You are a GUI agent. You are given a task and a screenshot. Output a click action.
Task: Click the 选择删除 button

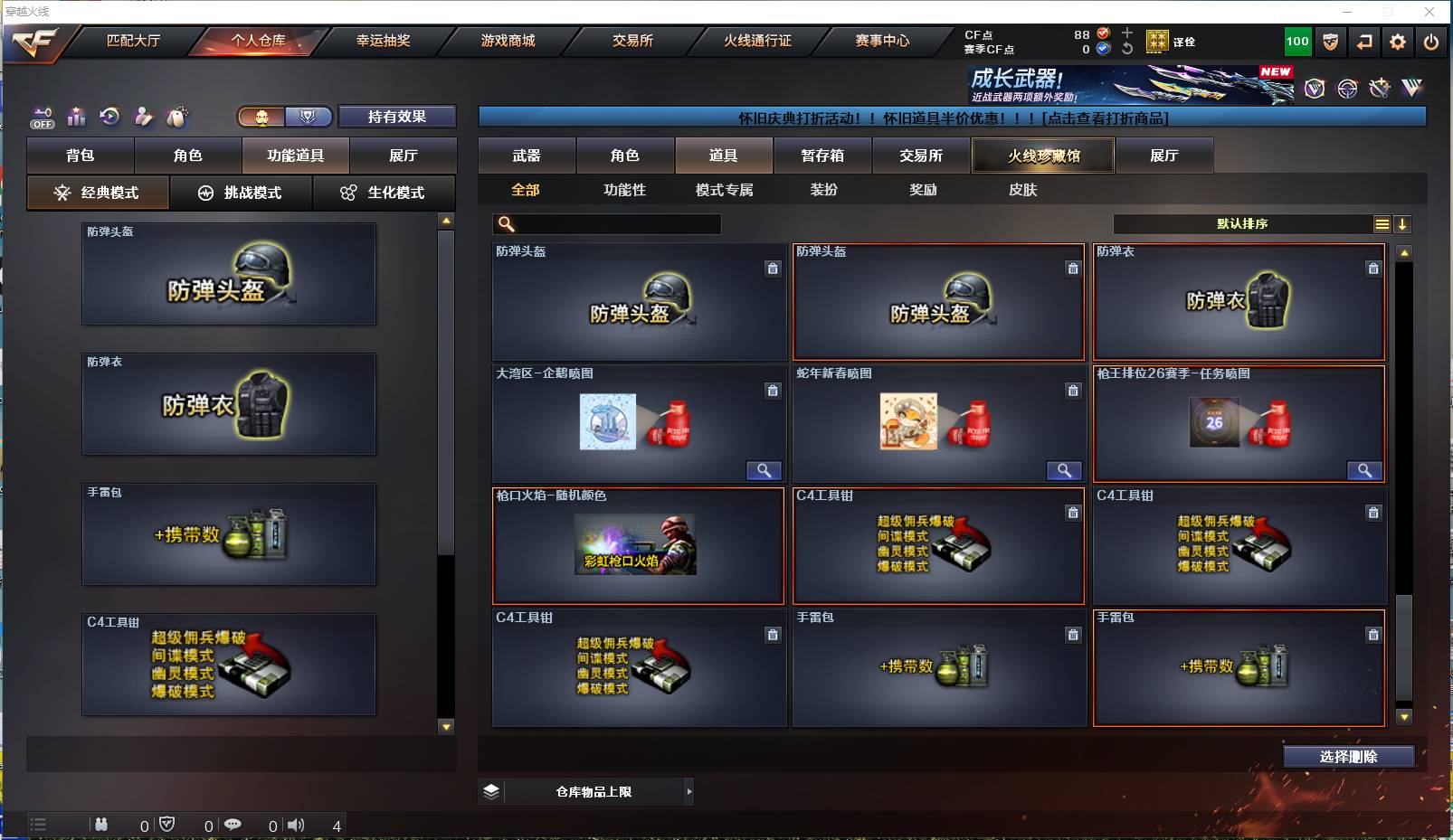[1351, 757]
